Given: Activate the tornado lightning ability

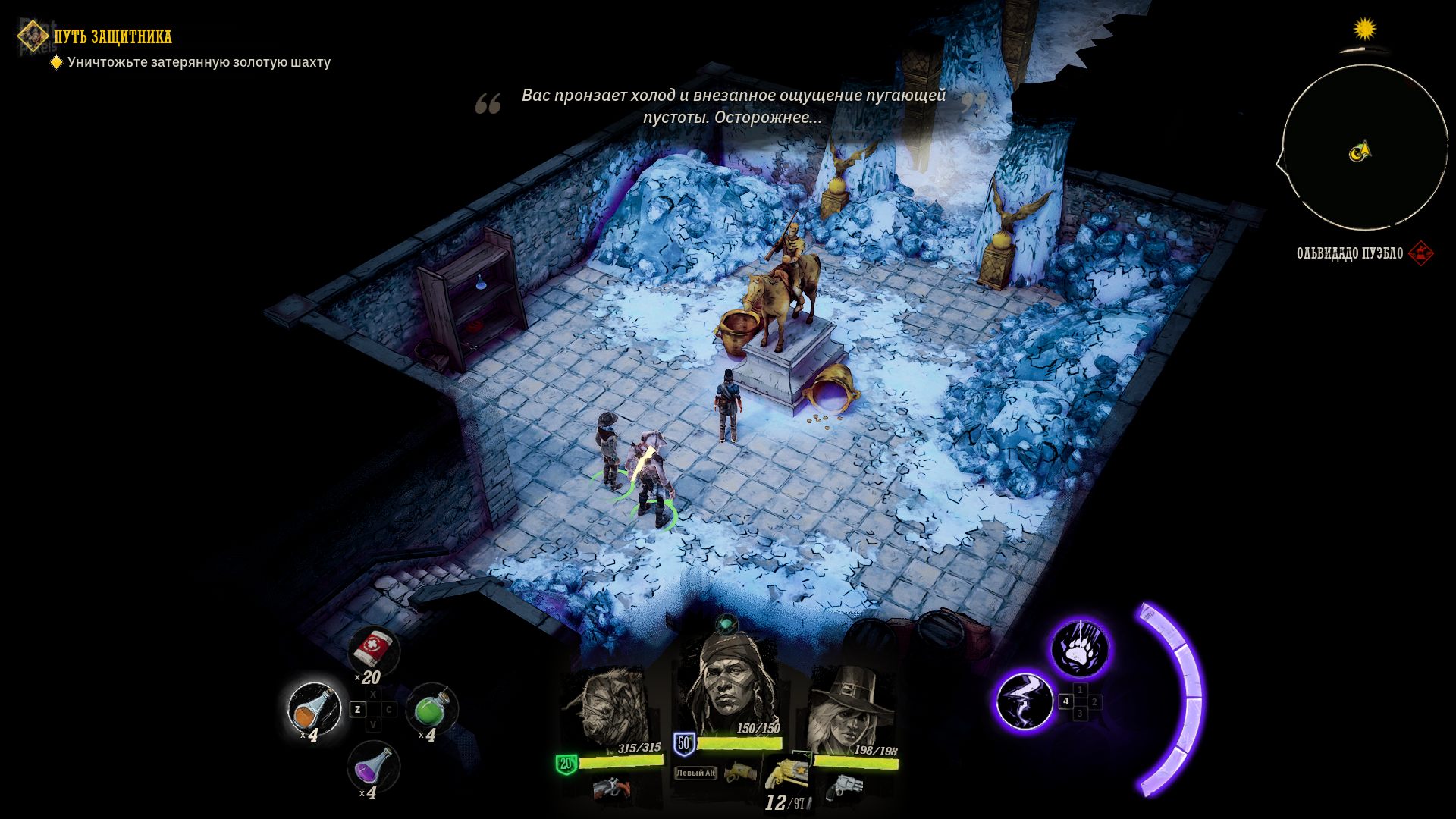Looking at the screenshot, I should click(1025, 701).
